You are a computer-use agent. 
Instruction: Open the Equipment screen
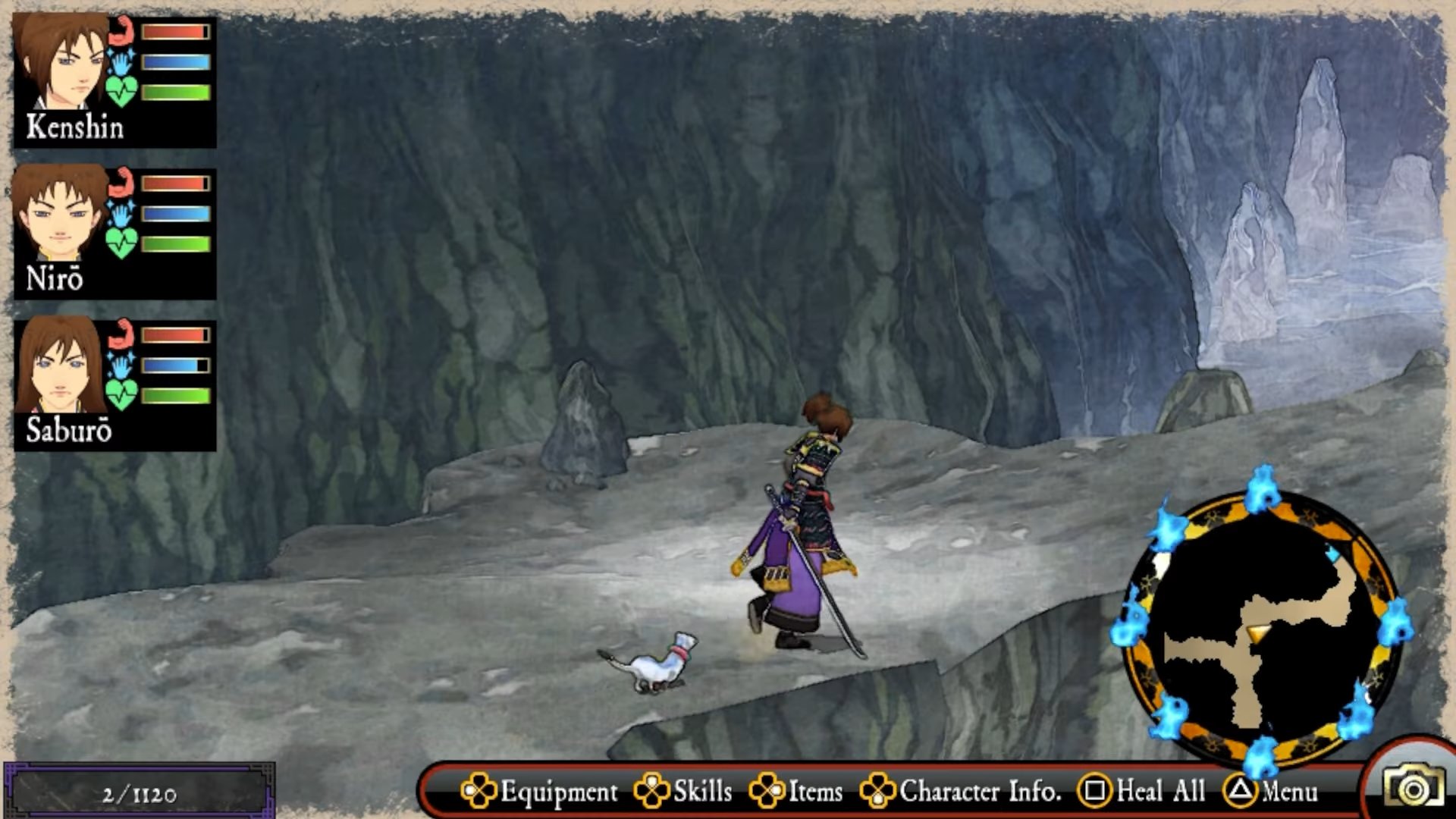coord(540,791)
